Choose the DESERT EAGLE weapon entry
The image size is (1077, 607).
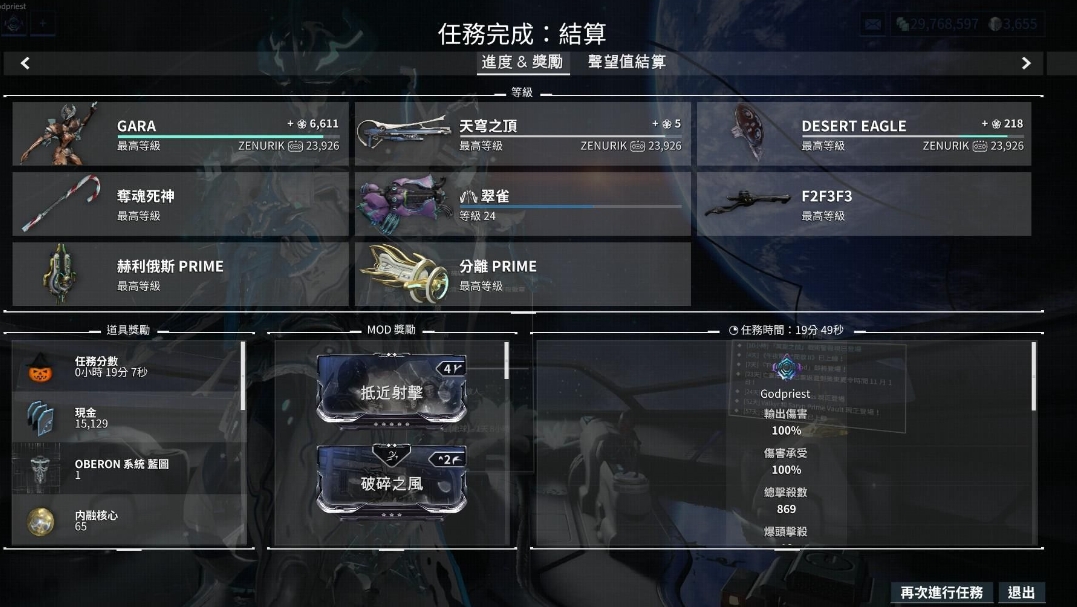[x=865, y=134]
